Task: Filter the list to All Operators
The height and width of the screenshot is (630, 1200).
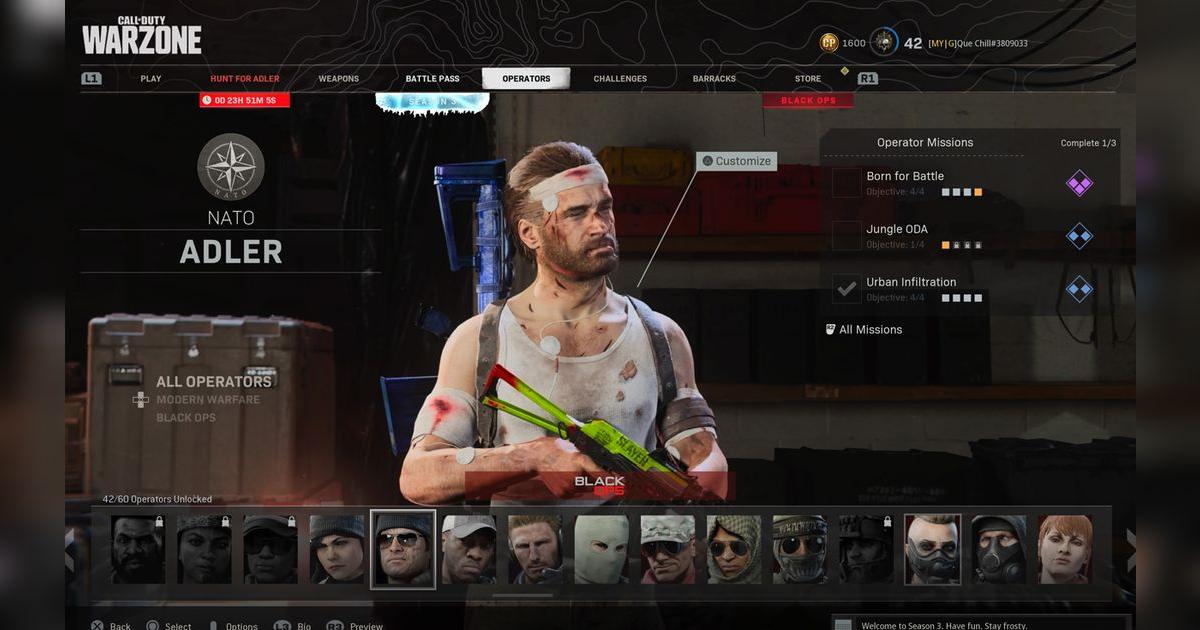Action: click(214, 382)
